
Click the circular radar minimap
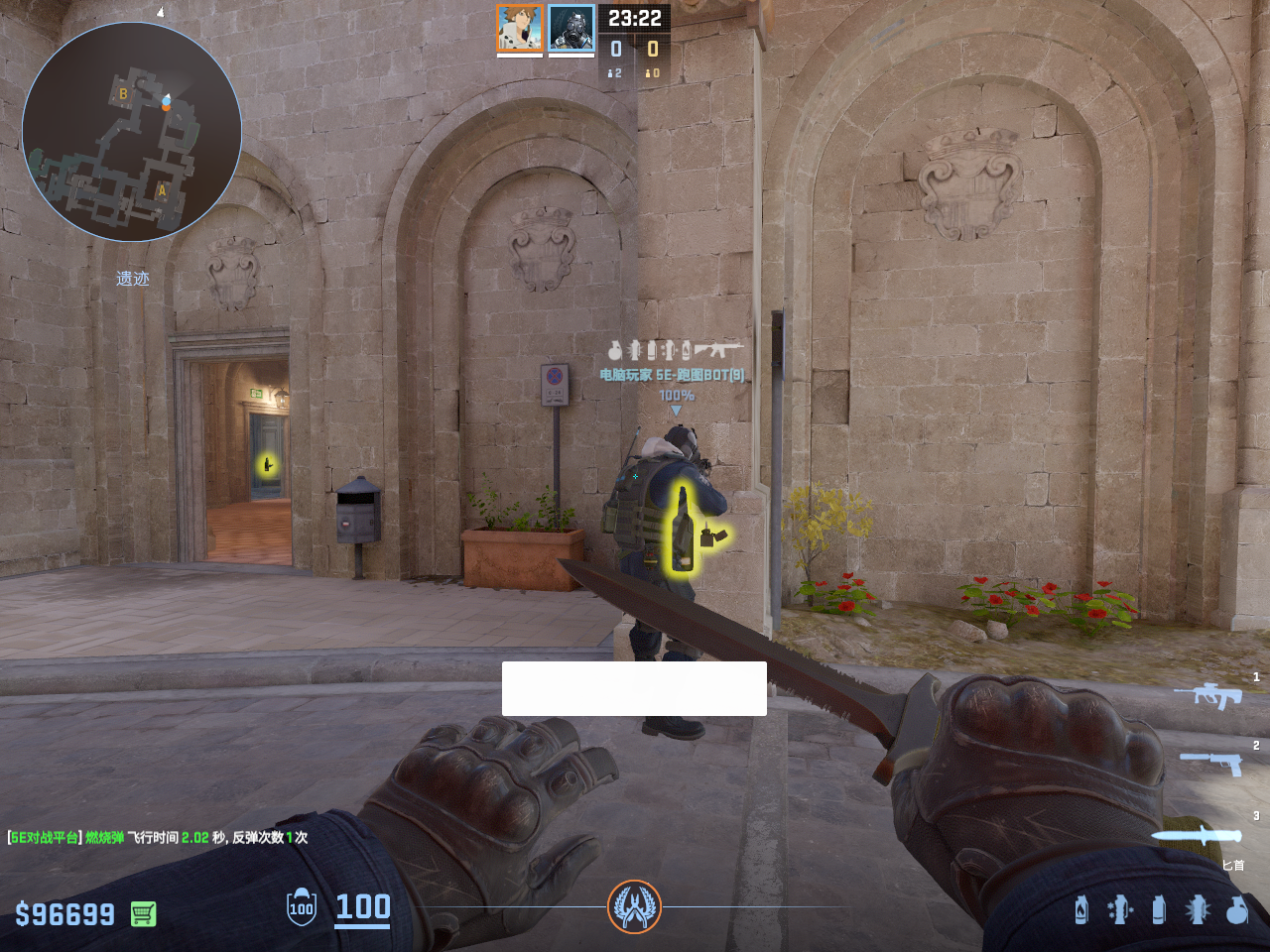pos(132,132)
